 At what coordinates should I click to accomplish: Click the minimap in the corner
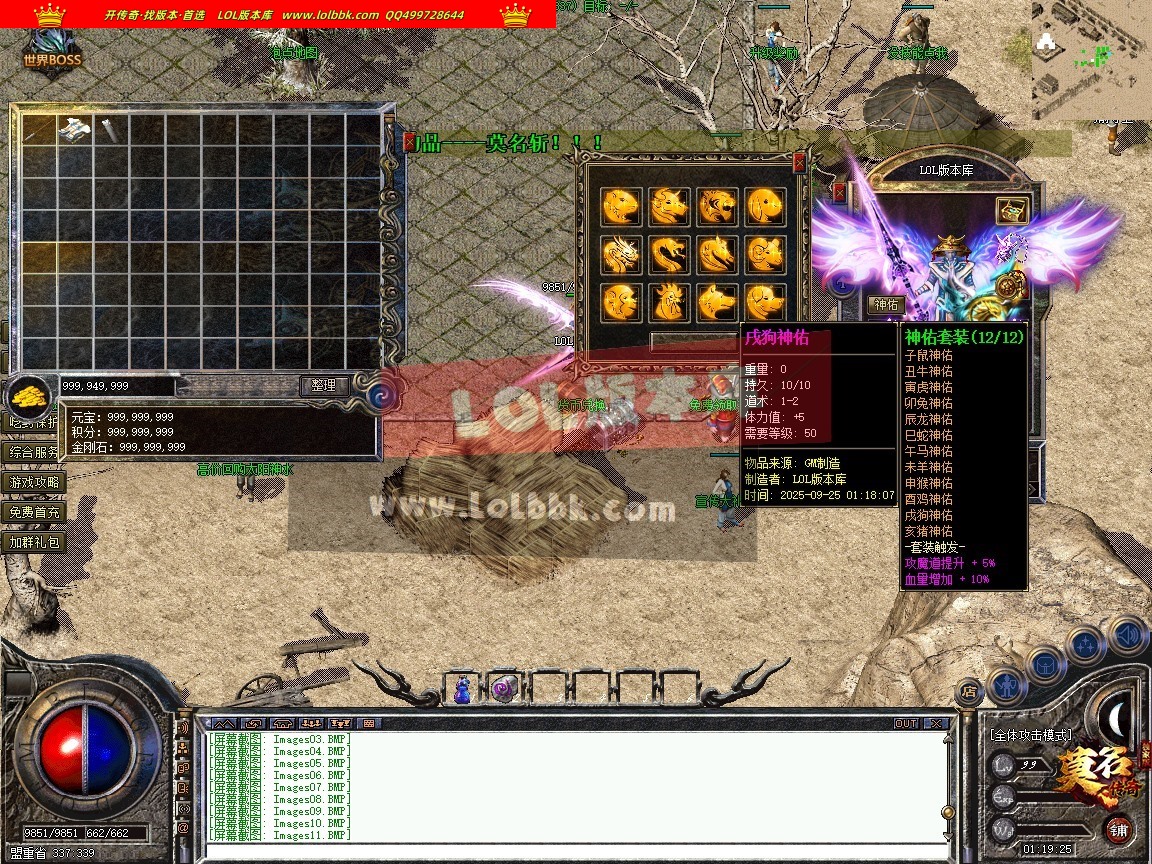click(1090, 60)
